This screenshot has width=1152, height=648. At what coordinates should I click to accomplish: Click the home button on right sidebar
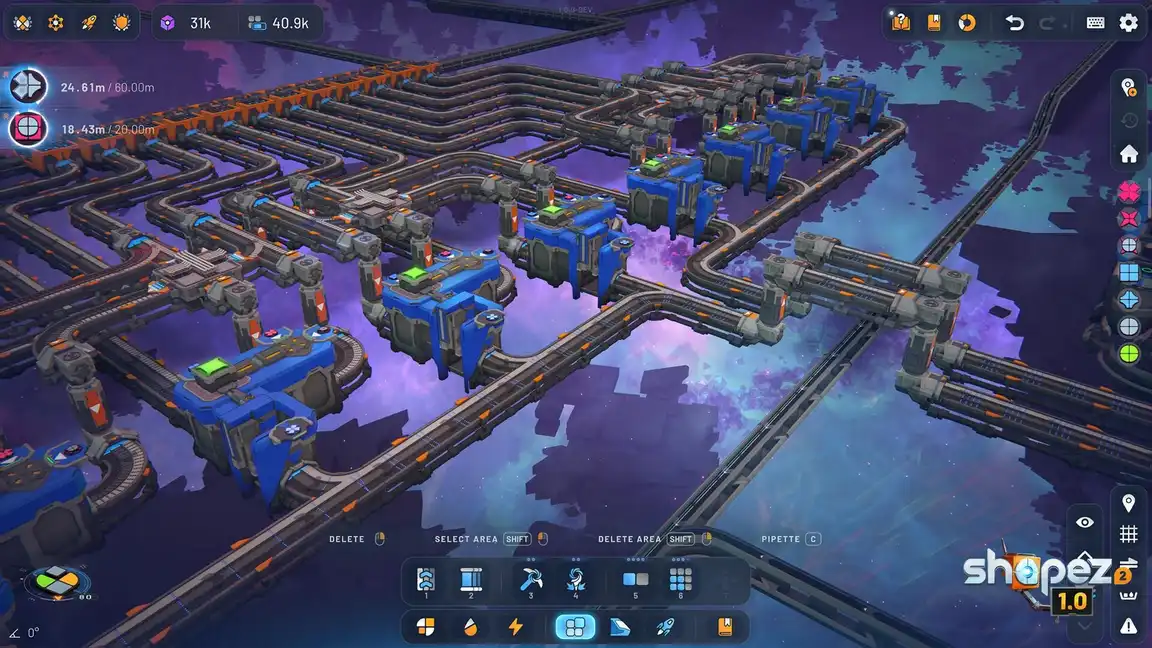pyautogui.click(x=1129, y=154)
